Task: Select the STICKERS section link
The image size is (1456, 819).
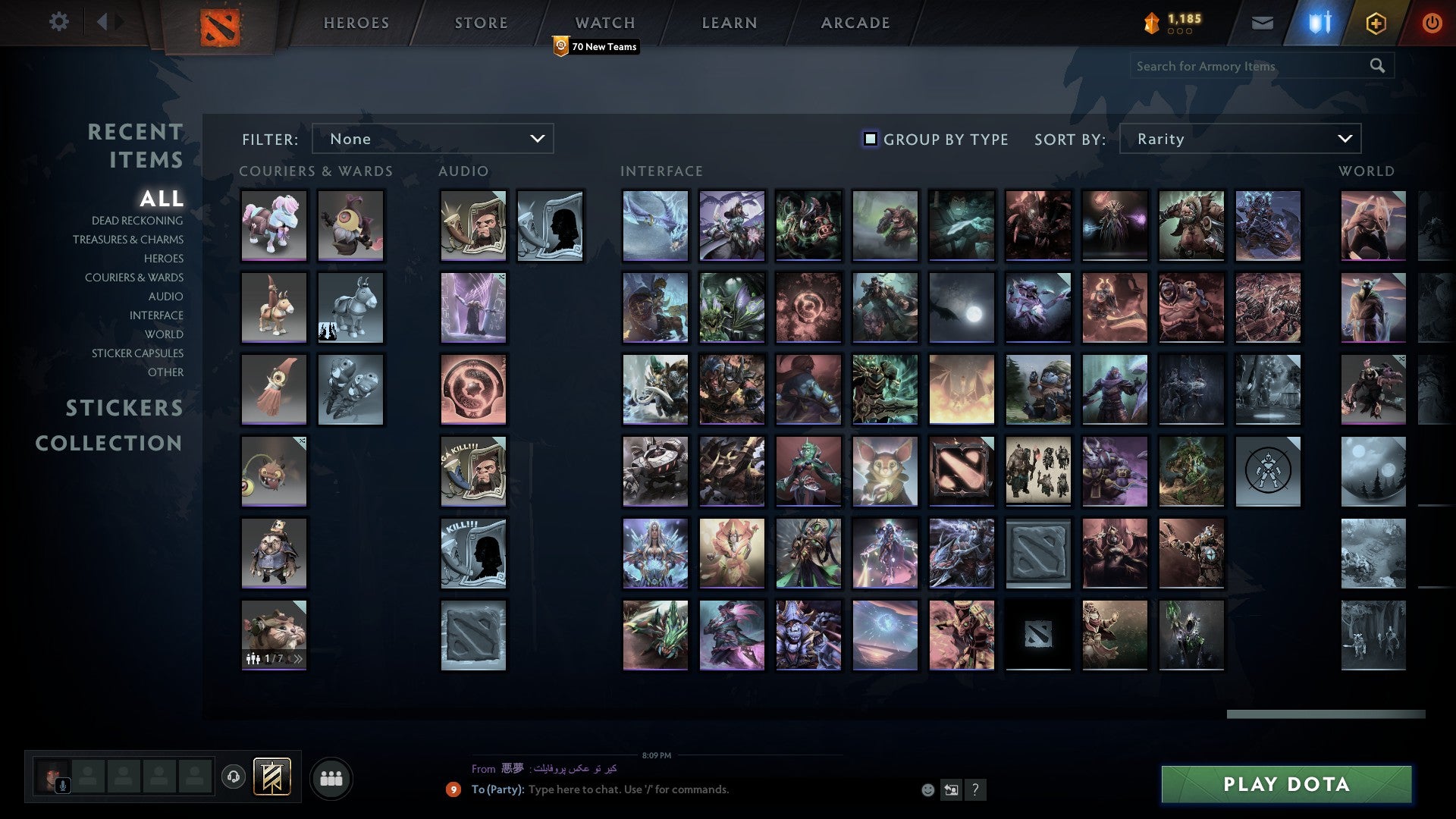Action: [124, 408]
